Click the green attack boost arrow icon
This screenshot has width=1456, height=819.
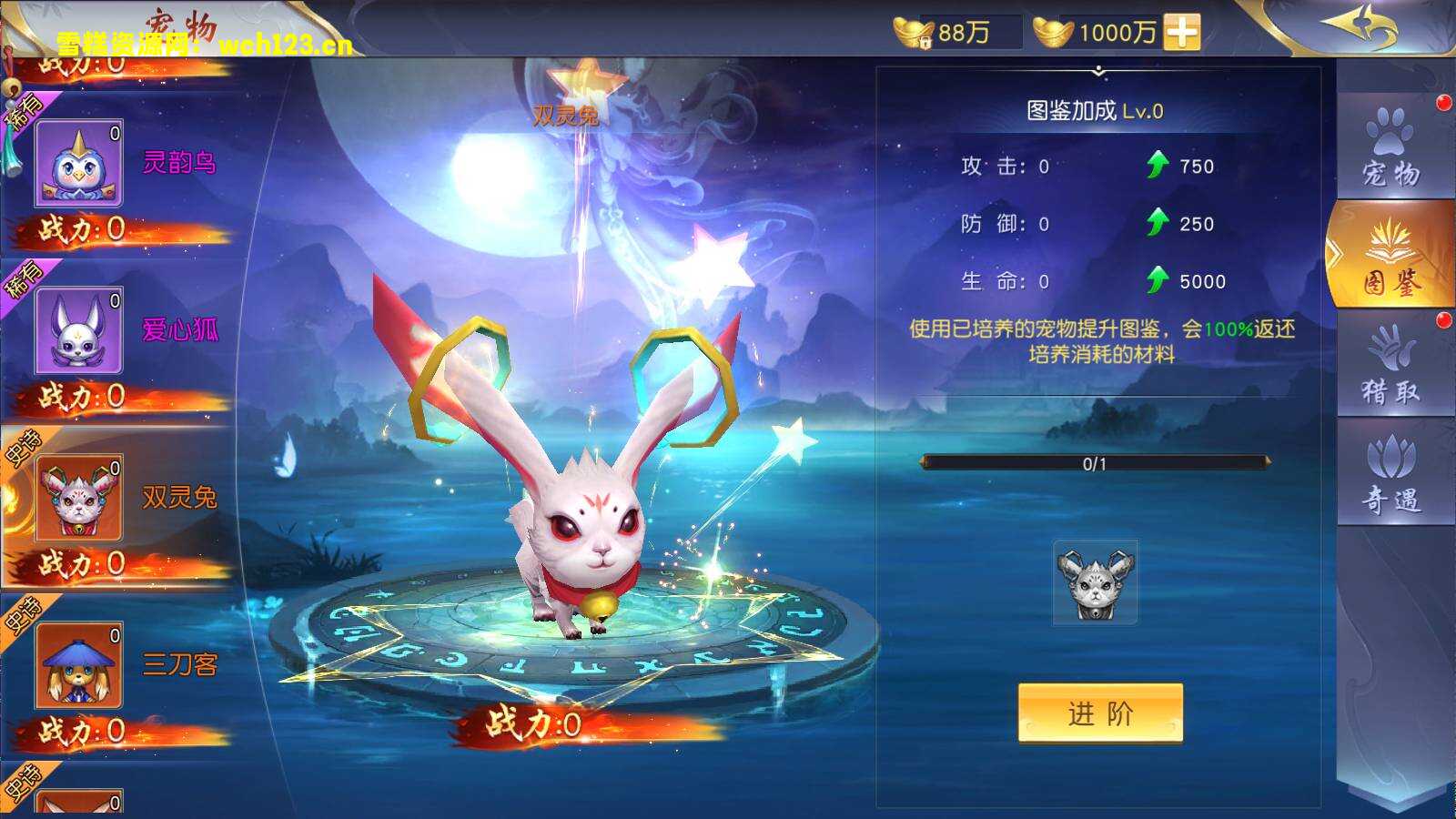pyautogui.click(x=1158, y=166)
